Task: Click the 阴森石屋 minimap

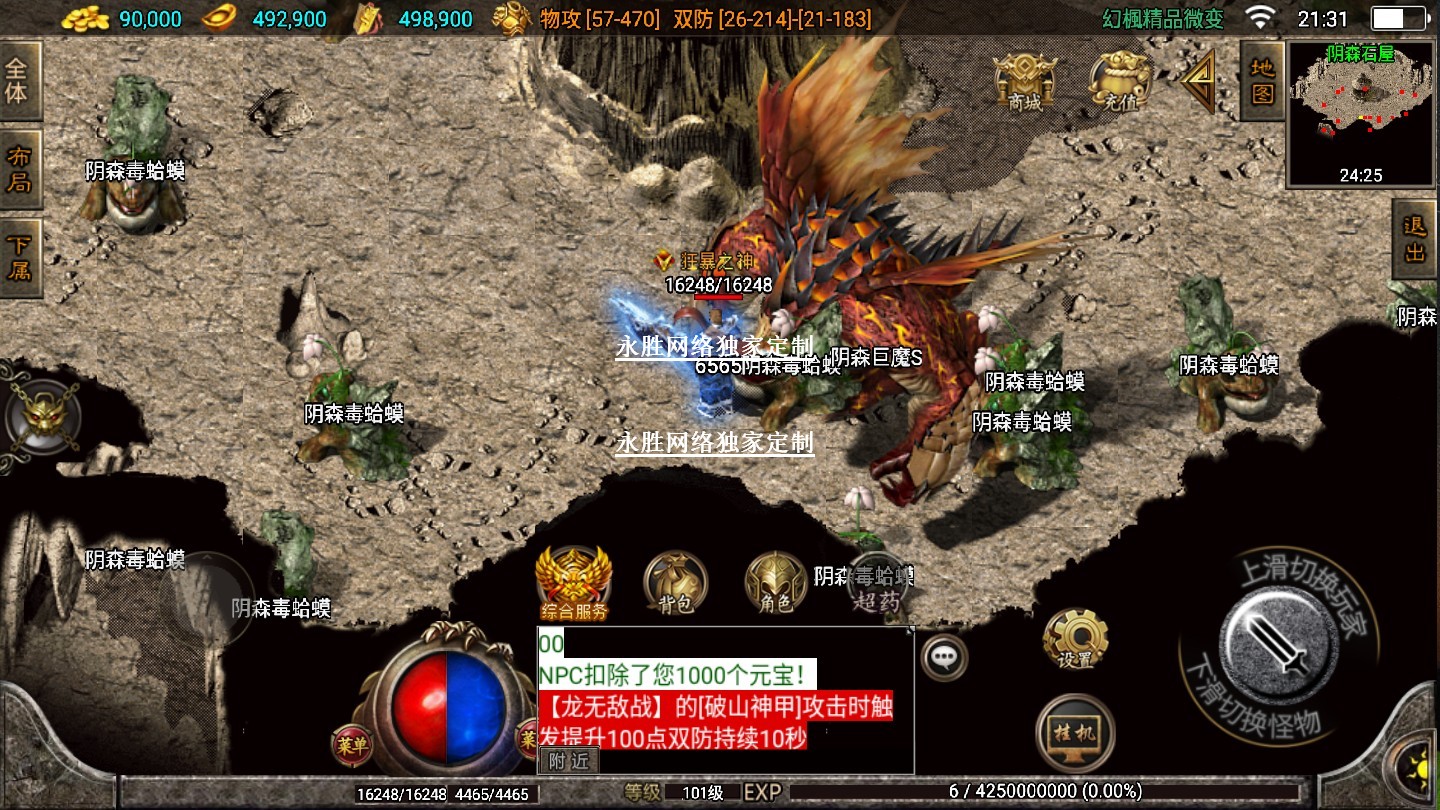Action: [x=1361, y=112]
